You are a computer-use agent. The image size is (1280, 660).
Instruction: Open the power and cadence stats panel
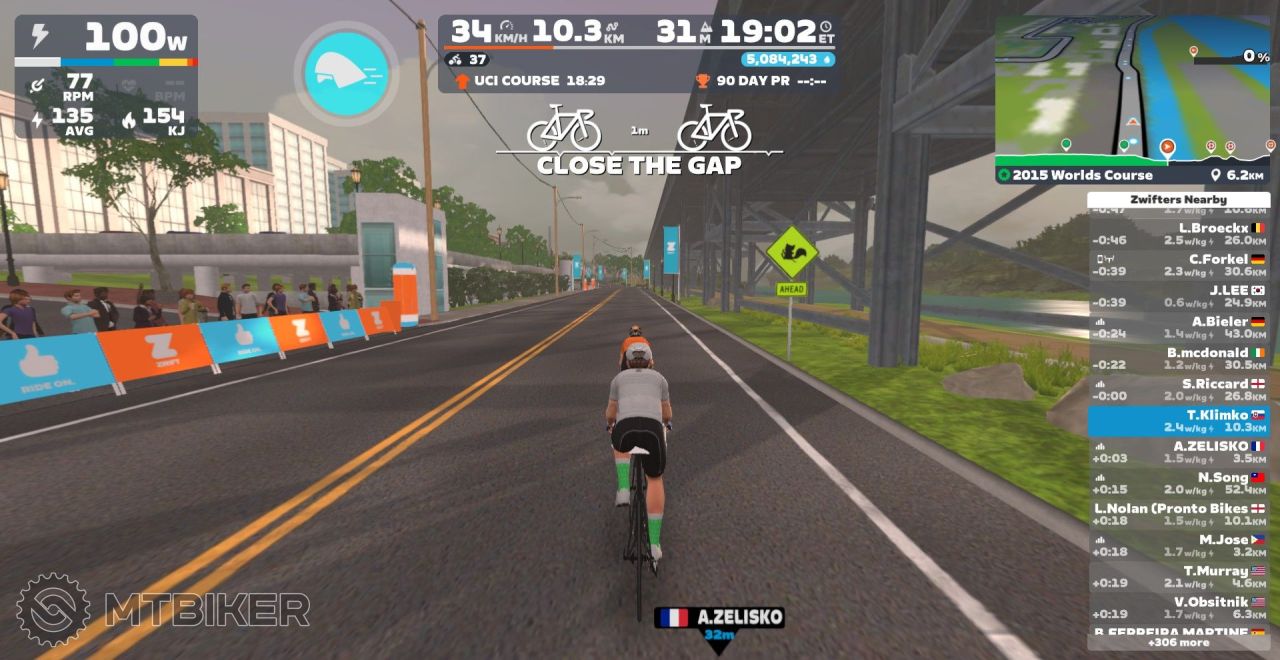pos(105,75)
